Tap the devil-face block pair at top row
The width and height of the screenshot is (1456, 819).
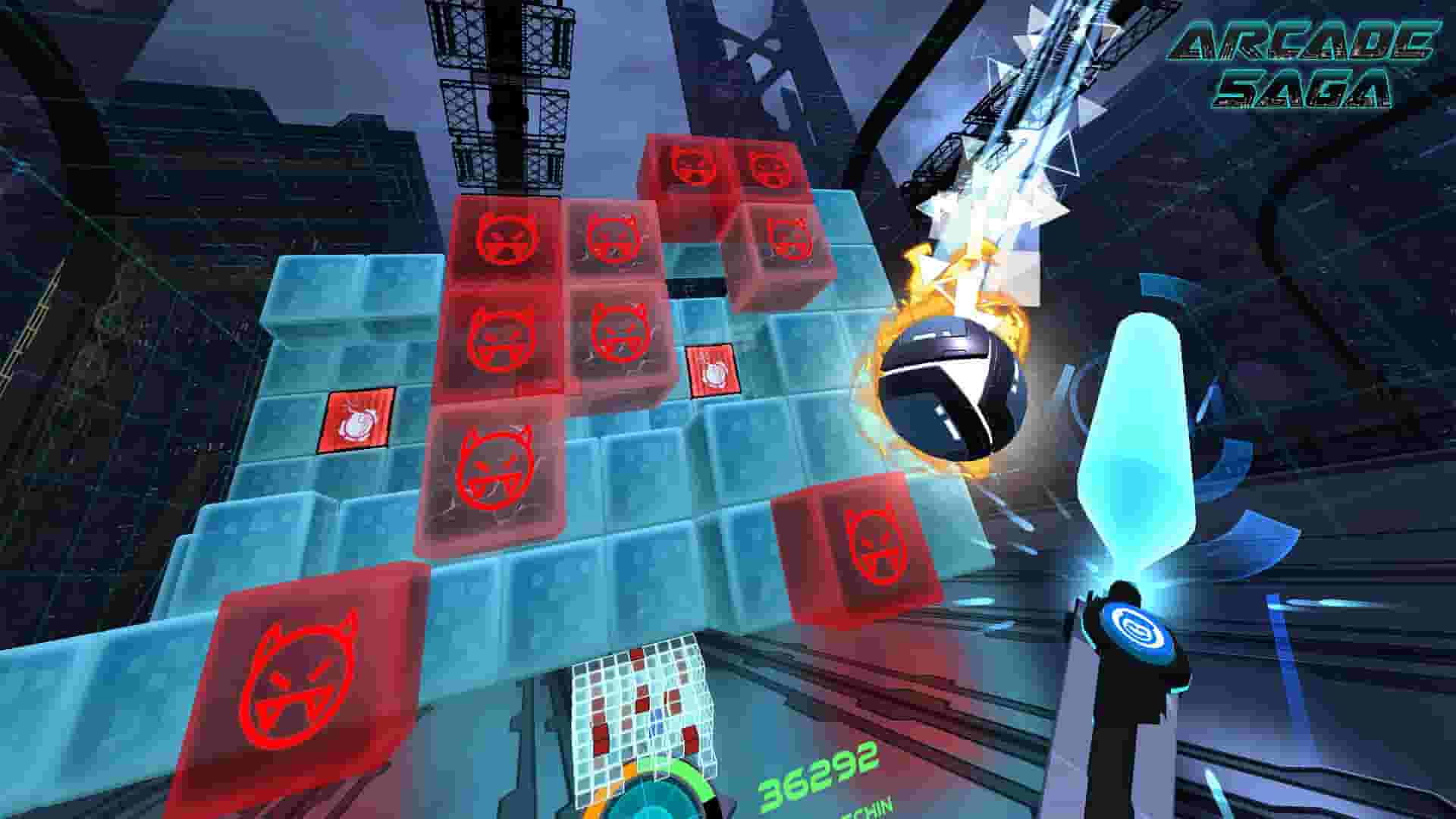pyautogui.click(x=724, y=167)
